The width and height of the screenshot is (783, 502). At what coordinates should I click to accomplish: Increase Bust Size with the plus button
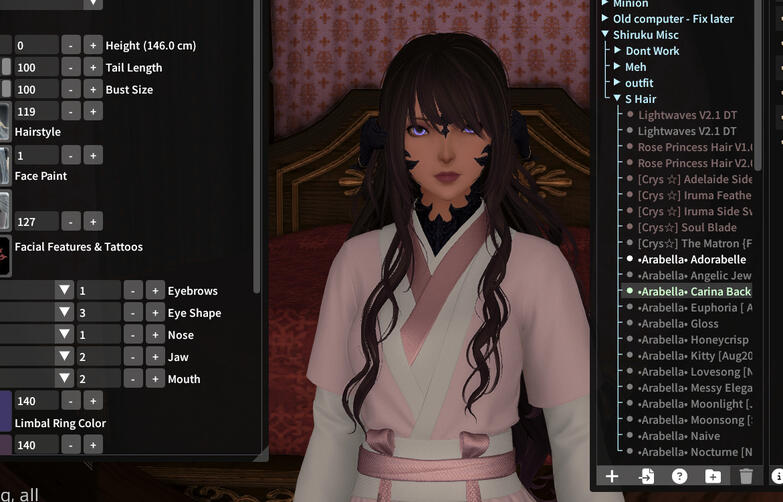pos(92,89)
